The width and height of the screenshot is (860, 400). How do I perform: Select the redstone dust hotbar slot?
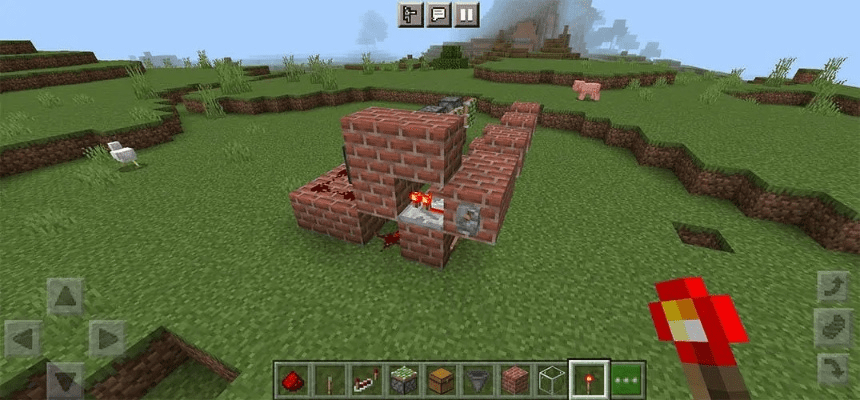point(291,380)
